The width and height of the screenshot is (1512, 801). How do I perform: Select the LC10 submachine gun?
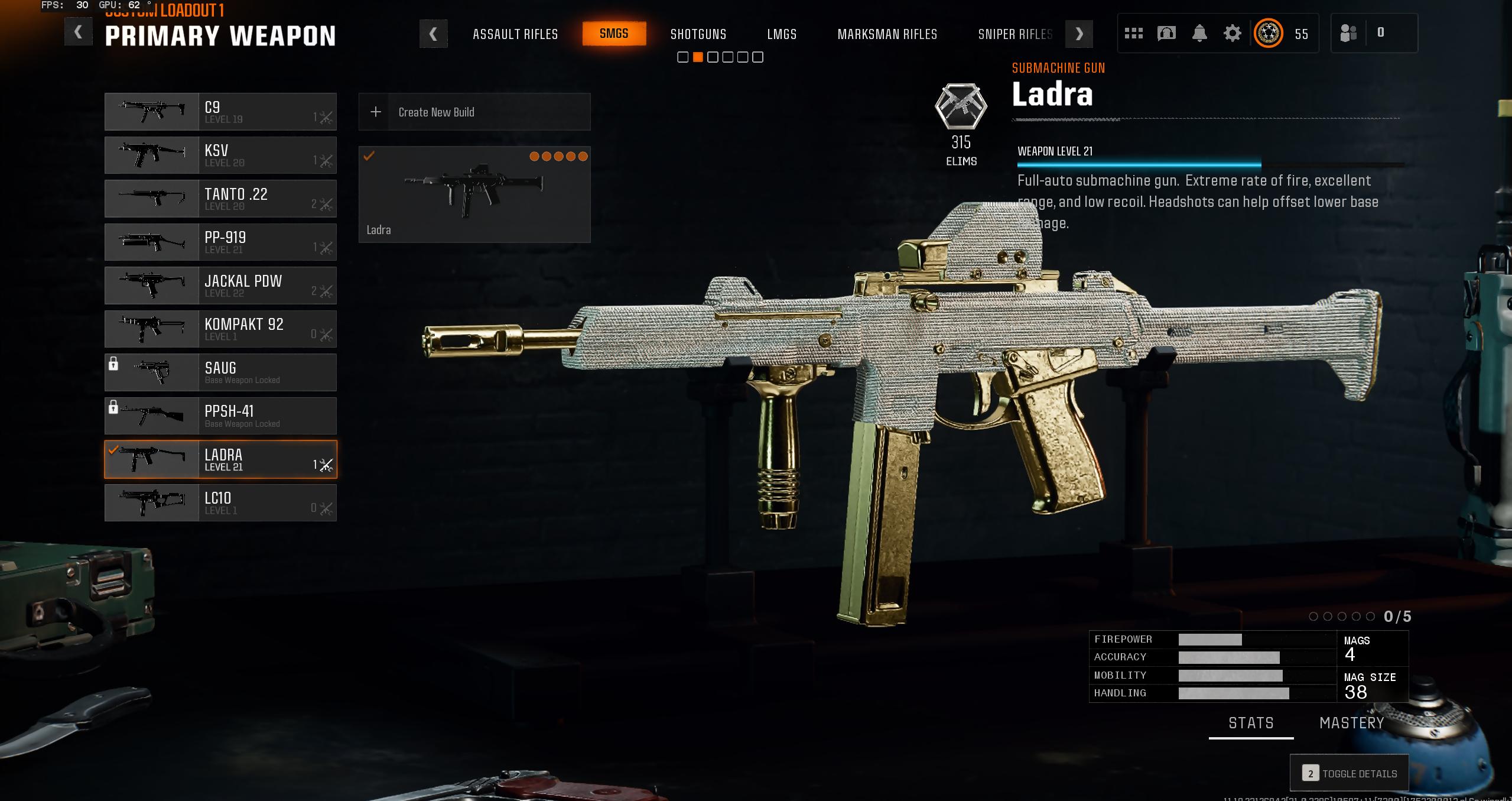tap(220, 503)
